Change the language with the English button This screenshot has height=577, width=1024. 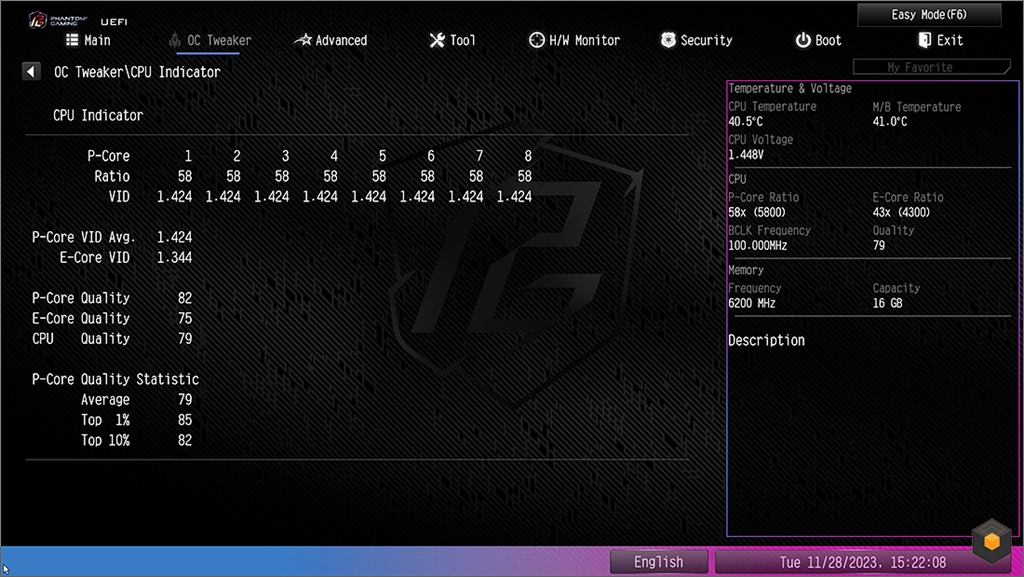tap(658, 562)
